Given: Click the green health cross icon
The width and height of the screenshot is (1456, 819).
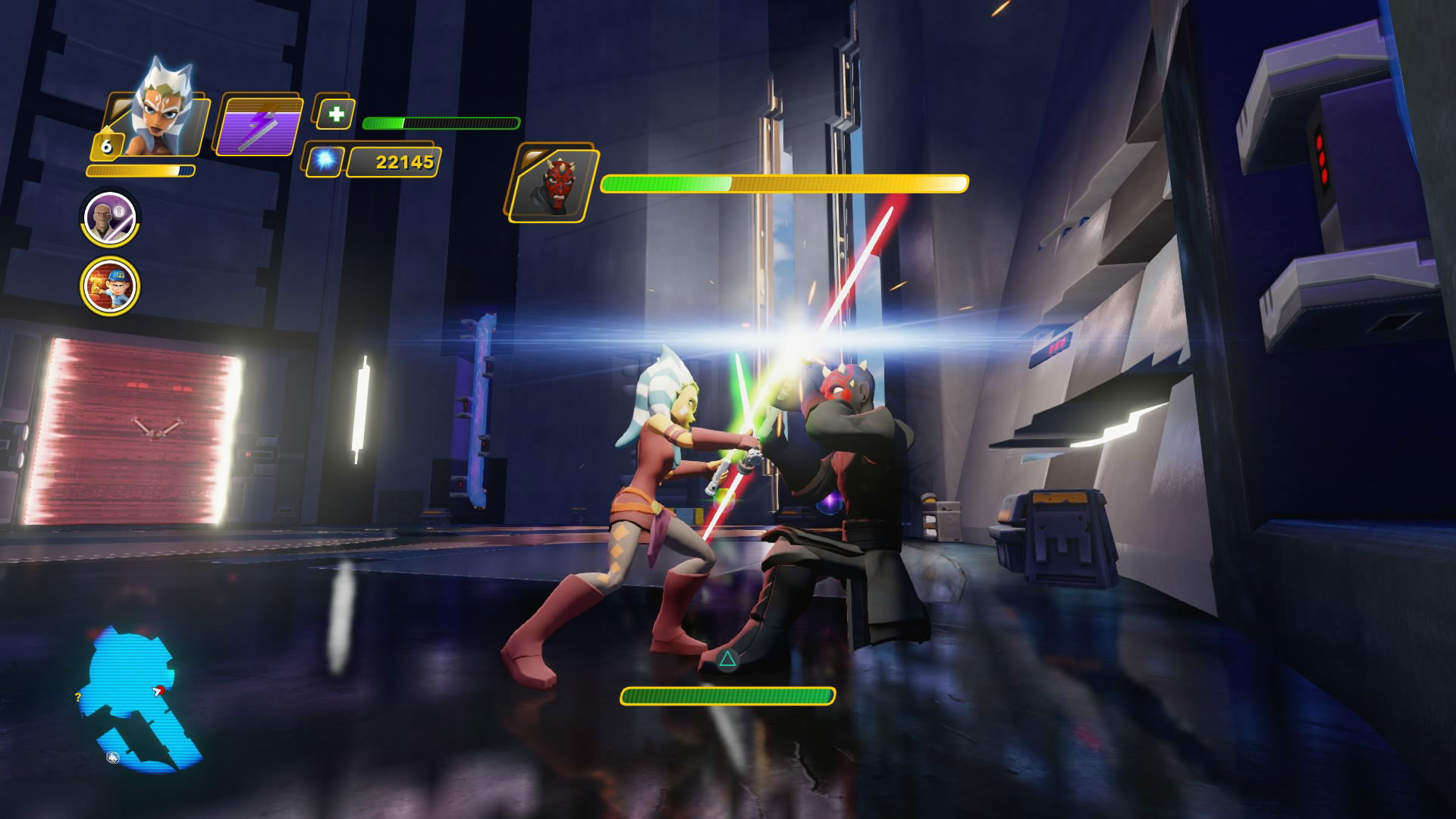Looking at the screenshot, I should coord(335,115).
